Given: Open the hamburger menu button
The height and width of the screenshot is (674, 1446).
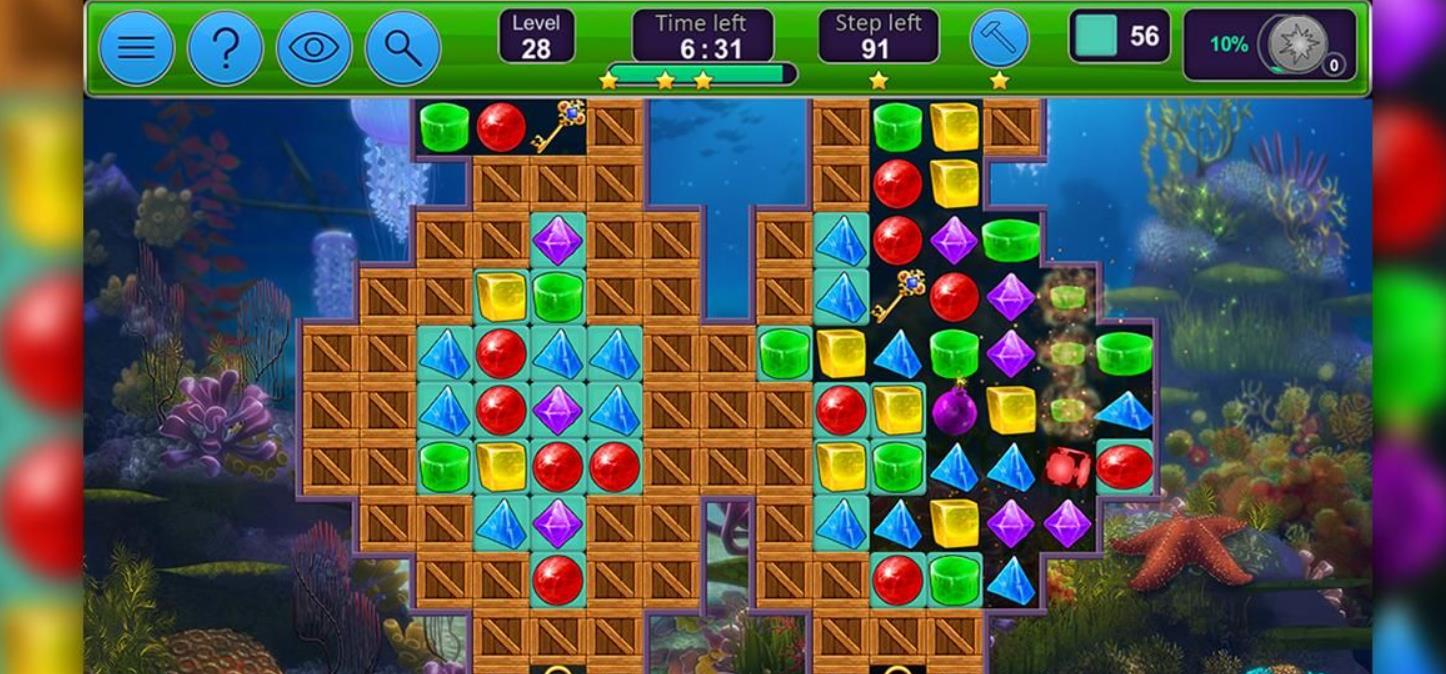Looking at the screenshot, I should point(137,47).
